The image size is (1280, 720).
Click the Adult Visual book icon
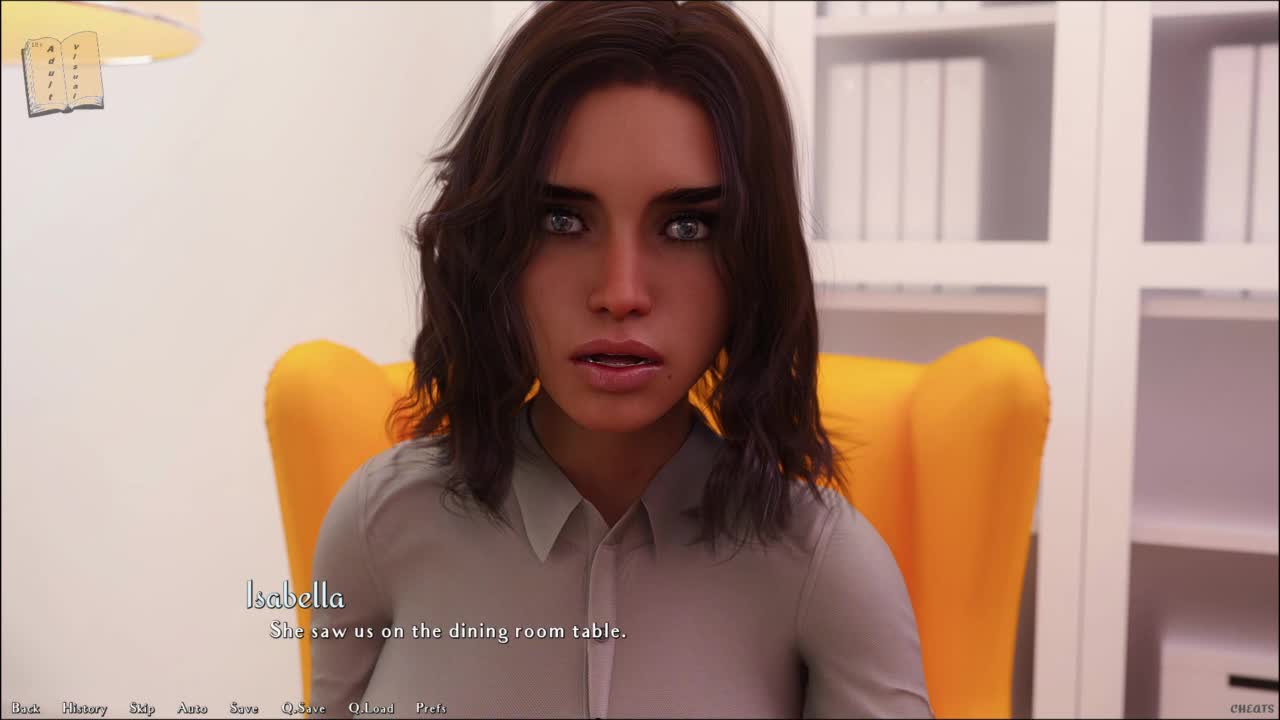[x=63, y=73]
